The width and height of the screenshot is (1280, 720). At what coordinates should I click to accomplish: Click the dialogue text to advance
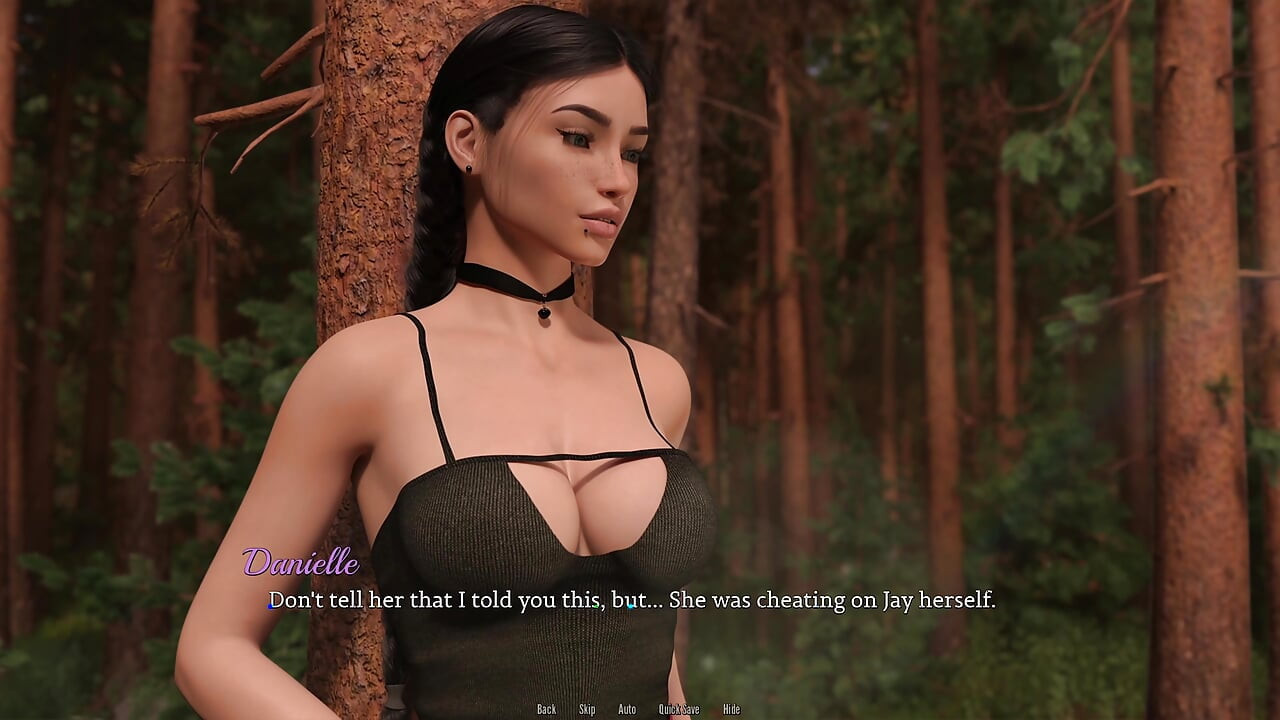click(630, 601)
